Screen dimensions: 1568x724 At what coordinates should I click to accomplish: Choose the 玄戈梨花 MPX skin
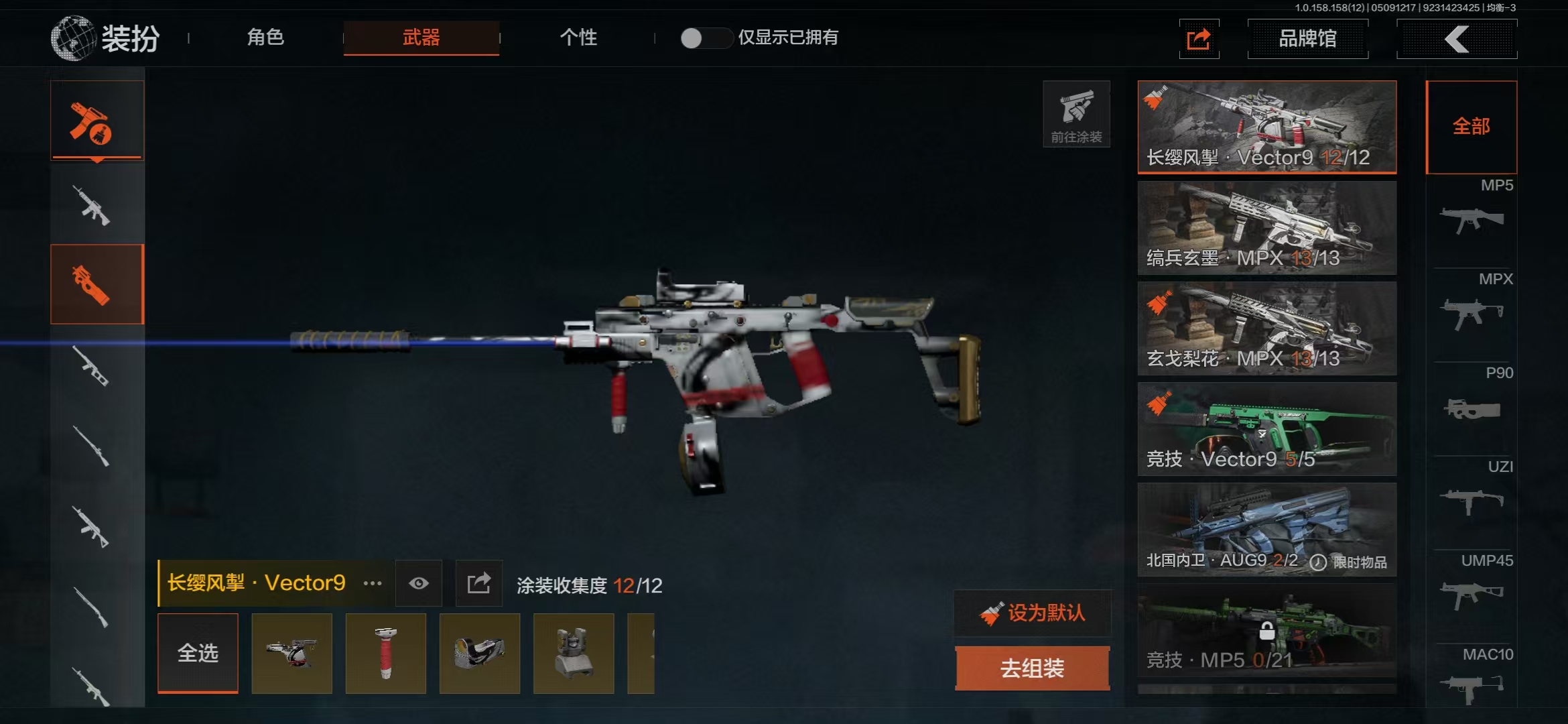point(1266,328)
